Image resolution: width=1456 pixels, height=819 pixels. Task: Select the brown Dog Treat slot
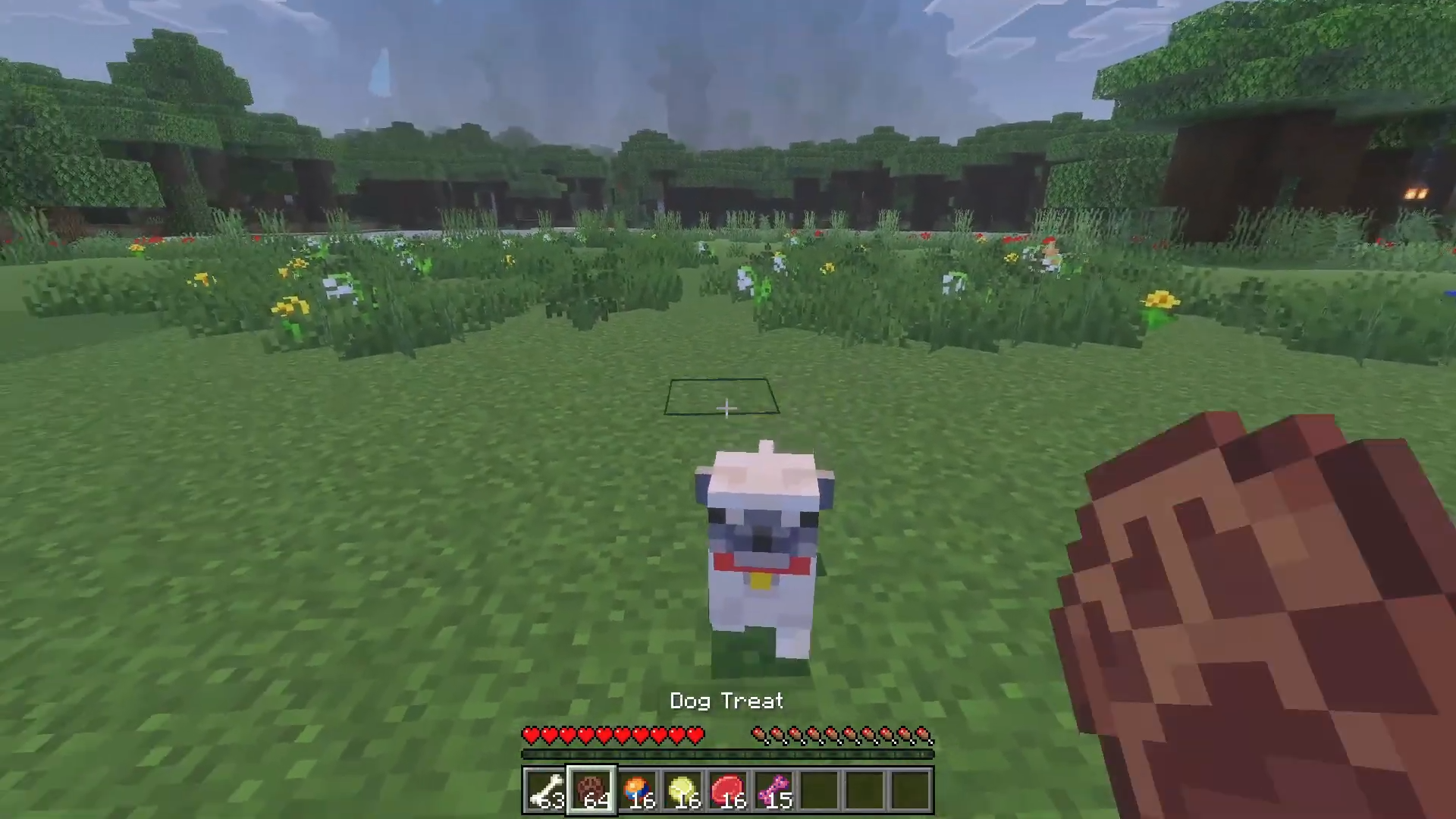[591, 790]
